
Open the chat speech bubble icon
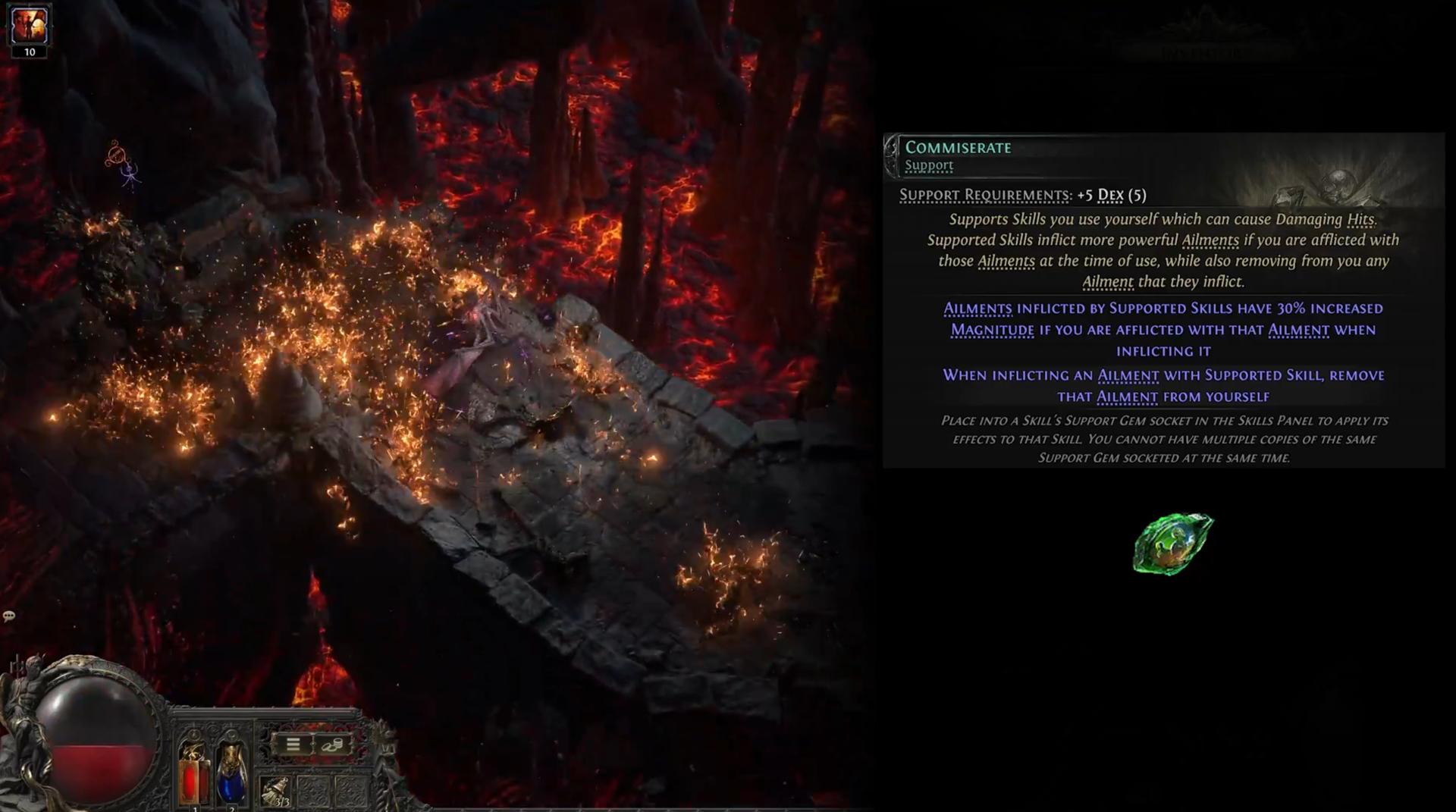(x=9, y=616)
